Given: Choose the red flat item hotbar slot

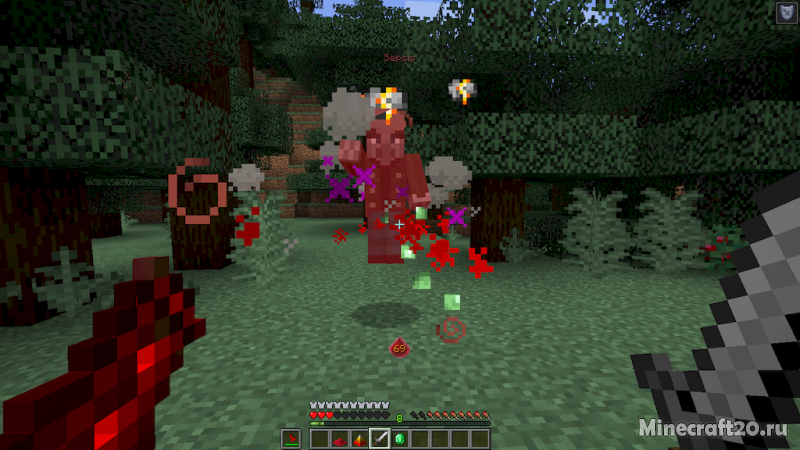Looking at the screenshot, I should [340, 438].
